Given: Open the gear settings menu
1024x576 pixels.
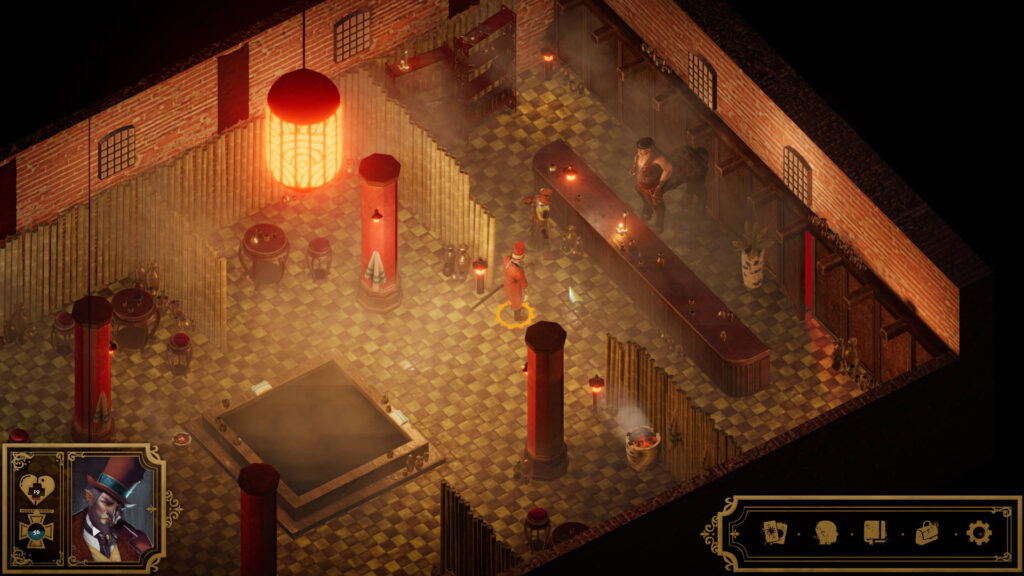Looking at the screenshot, I should (979, 532).
